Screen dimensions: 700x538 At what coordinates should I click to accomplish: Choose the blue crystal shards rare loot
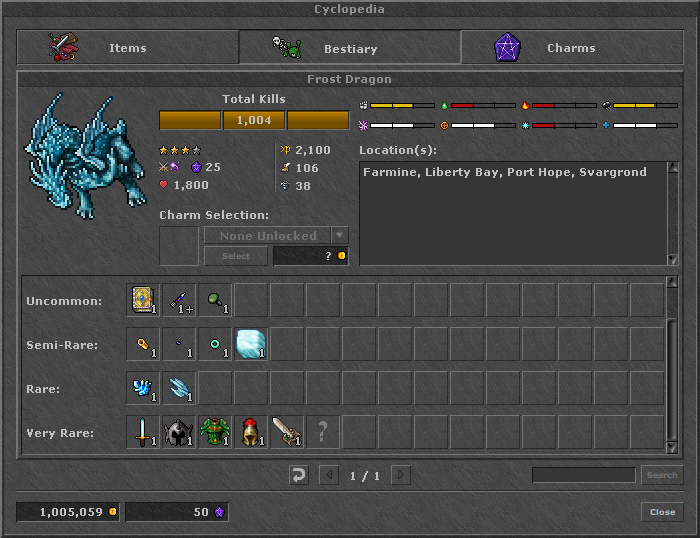(143, 388)
